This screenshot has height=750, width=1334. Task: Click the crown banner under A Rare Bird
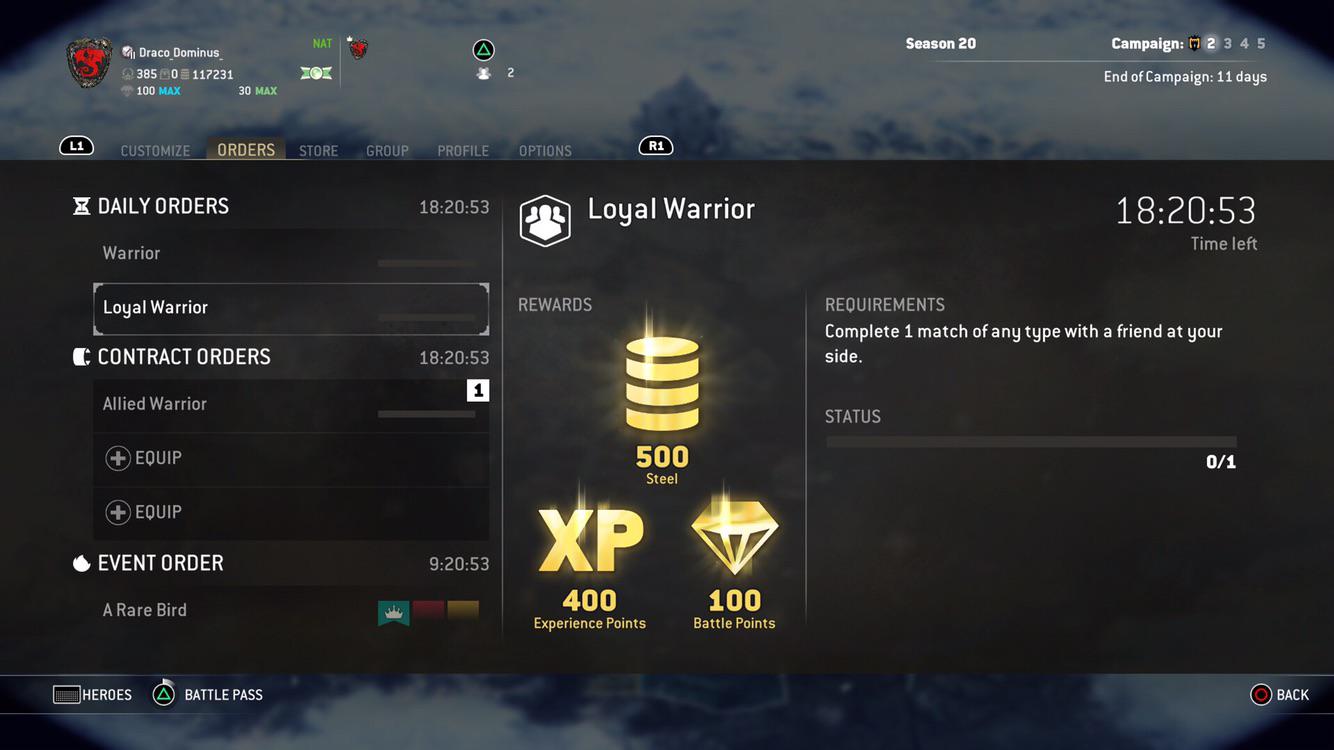(x=393, y=611)
